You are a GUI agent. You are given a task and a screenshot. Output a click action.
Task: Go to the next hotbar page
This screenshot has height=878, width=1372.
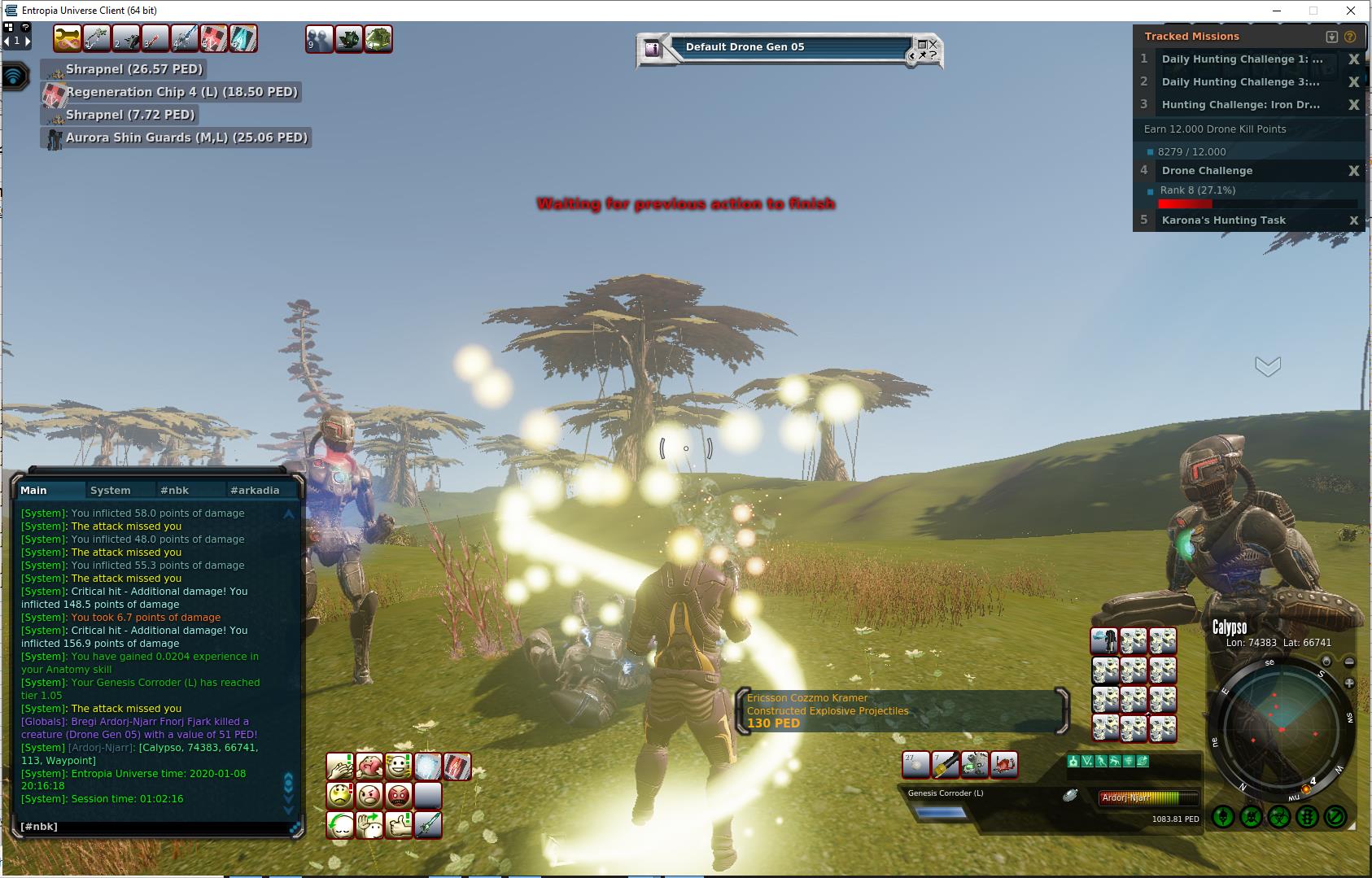(28, 41)
